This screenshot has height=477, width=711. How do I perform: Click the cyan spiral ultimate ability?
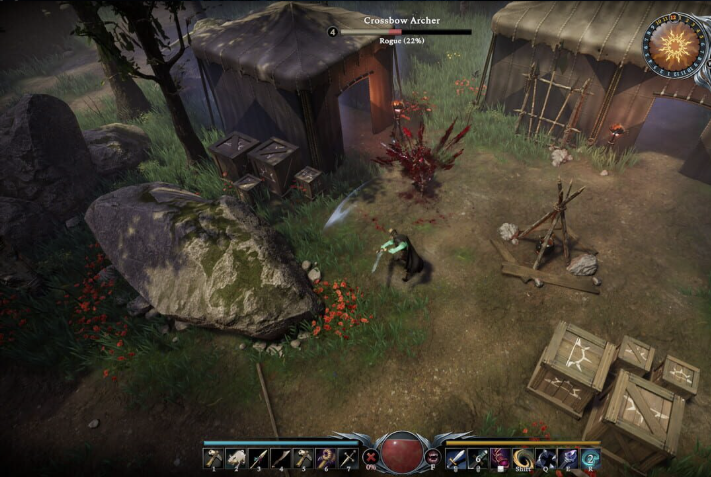pos(590,458)
